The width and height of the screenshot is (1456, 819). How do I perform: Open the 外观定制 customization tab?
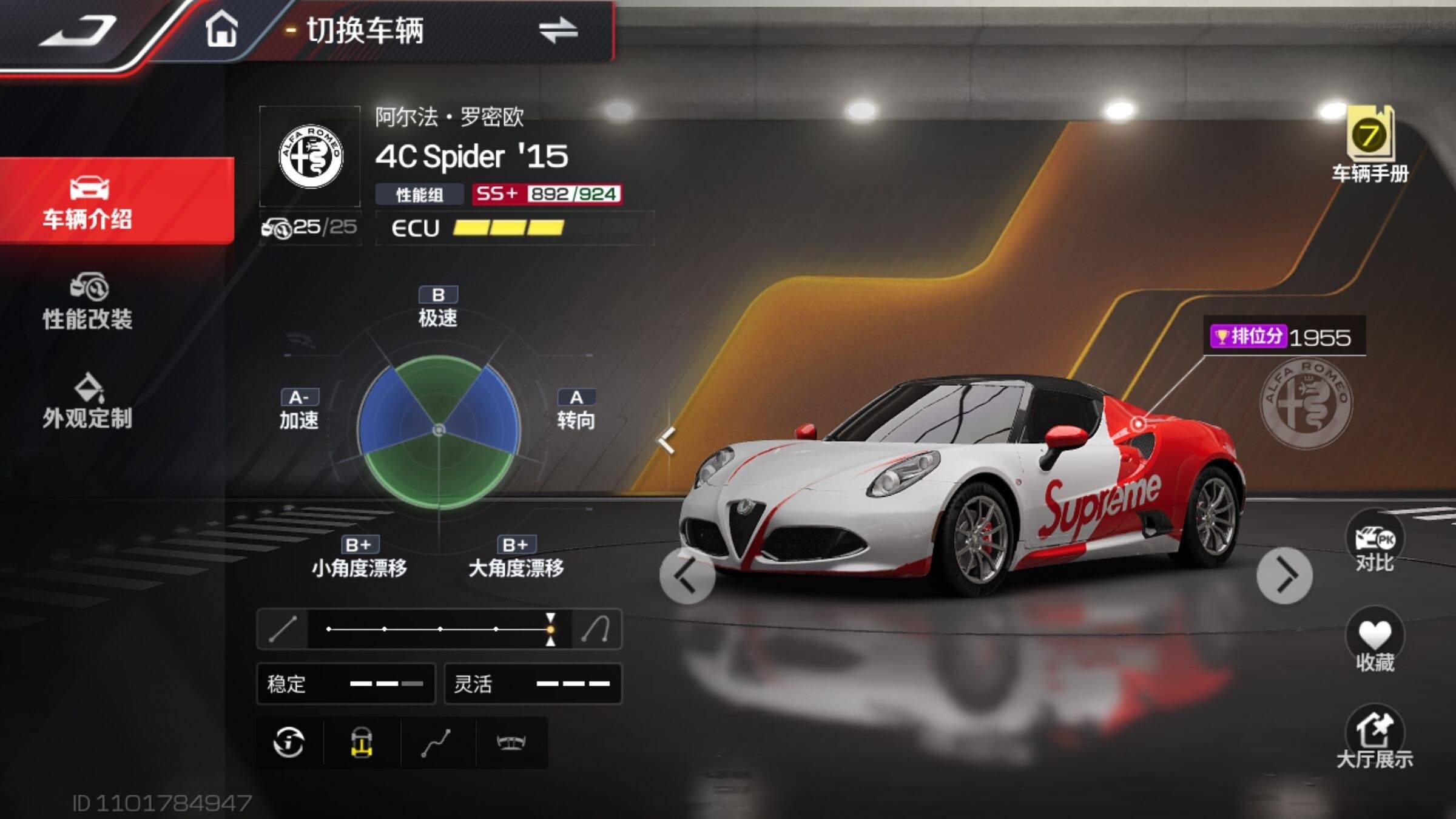(88, 402)
